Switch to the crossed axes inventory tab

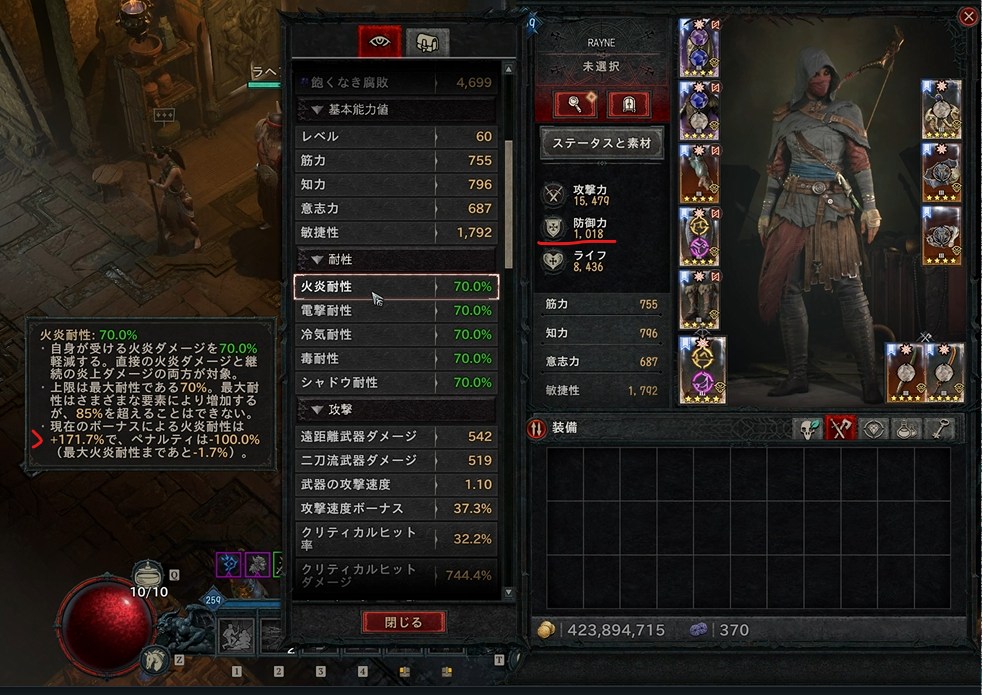tap(840, 430)
